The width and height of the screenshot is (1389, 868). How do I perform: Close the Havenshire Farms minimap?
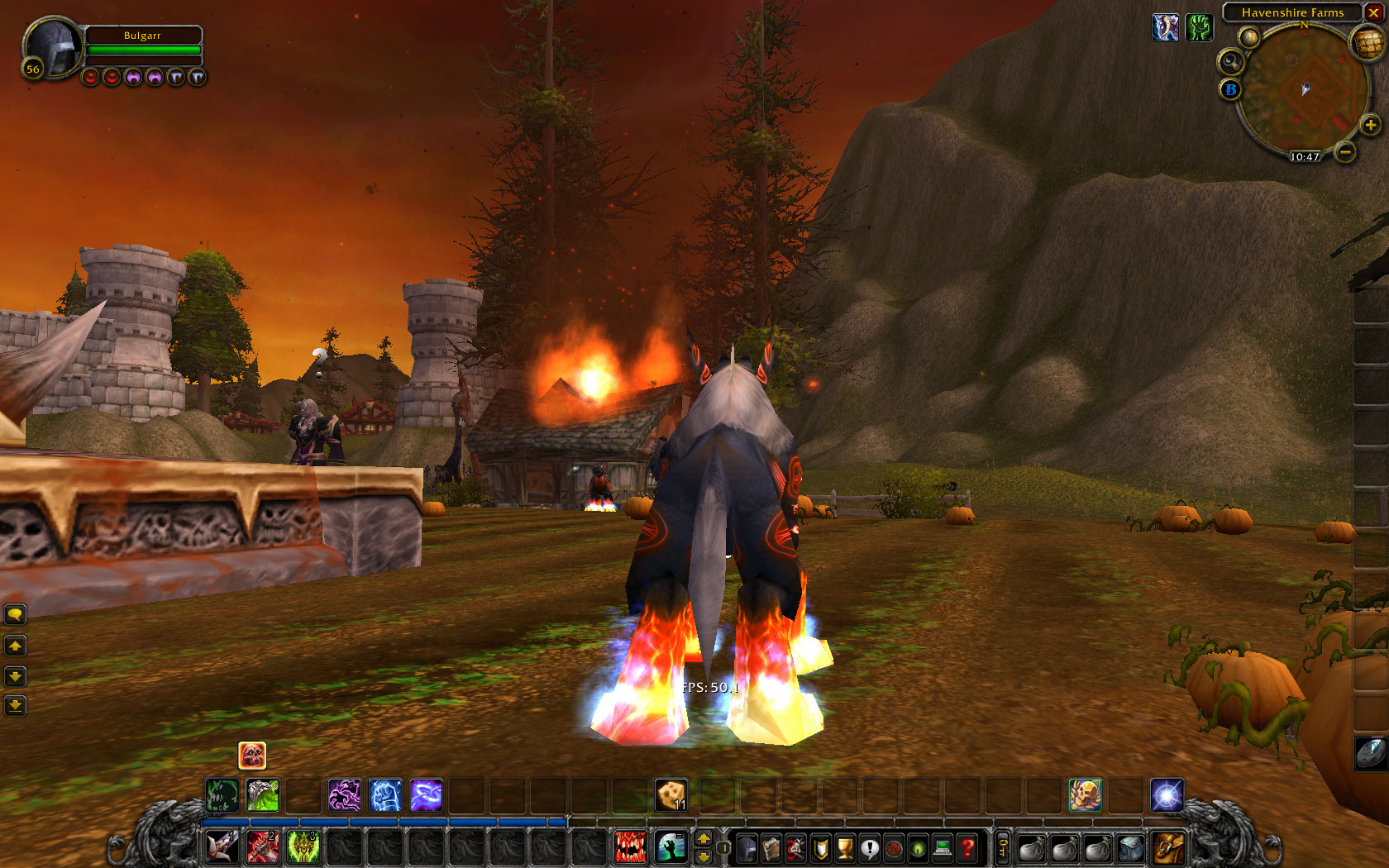(x=1373, y=12)
